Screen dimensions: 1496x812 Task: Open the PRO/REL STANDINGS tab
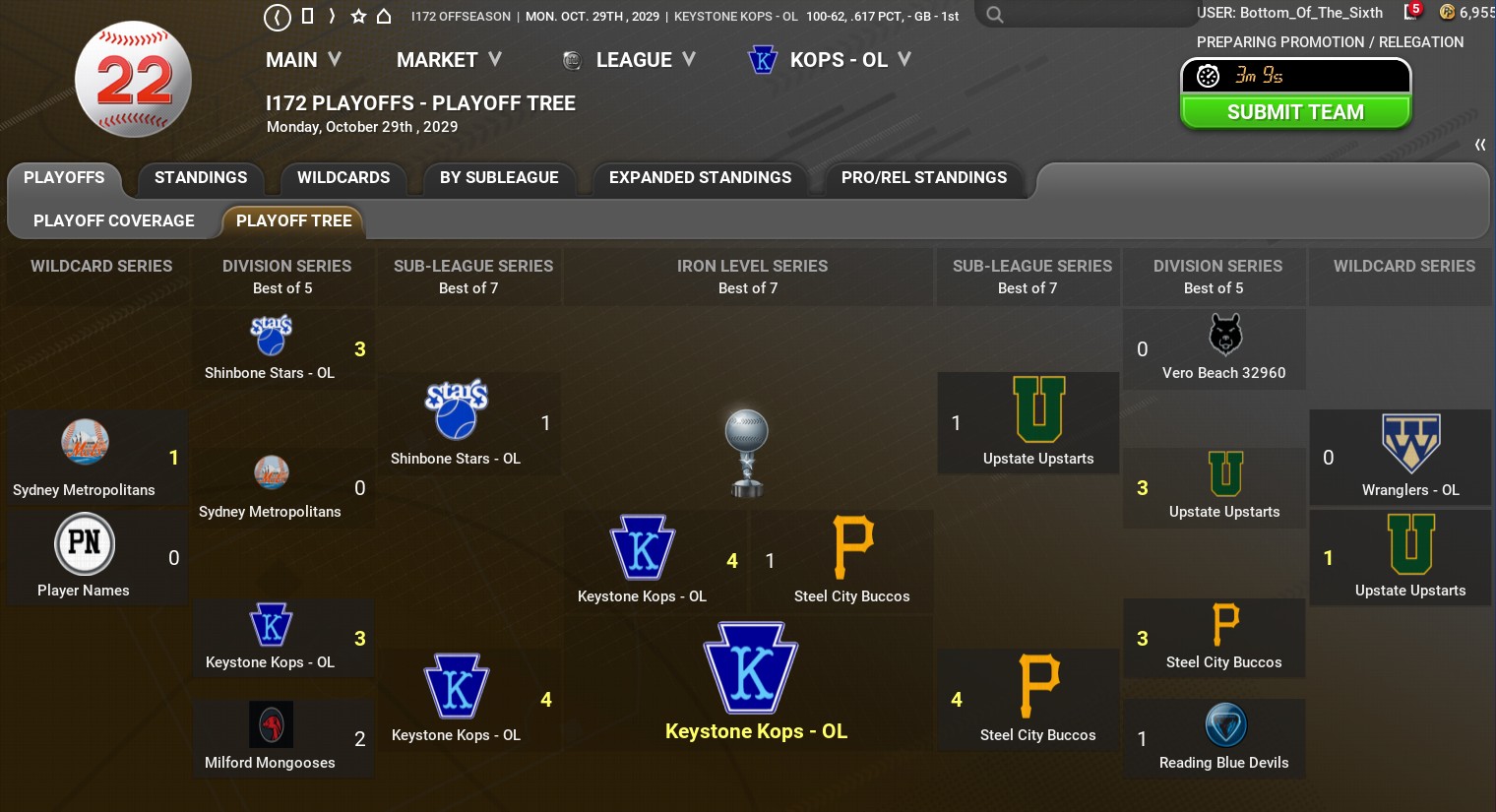(x=924, y=178)
